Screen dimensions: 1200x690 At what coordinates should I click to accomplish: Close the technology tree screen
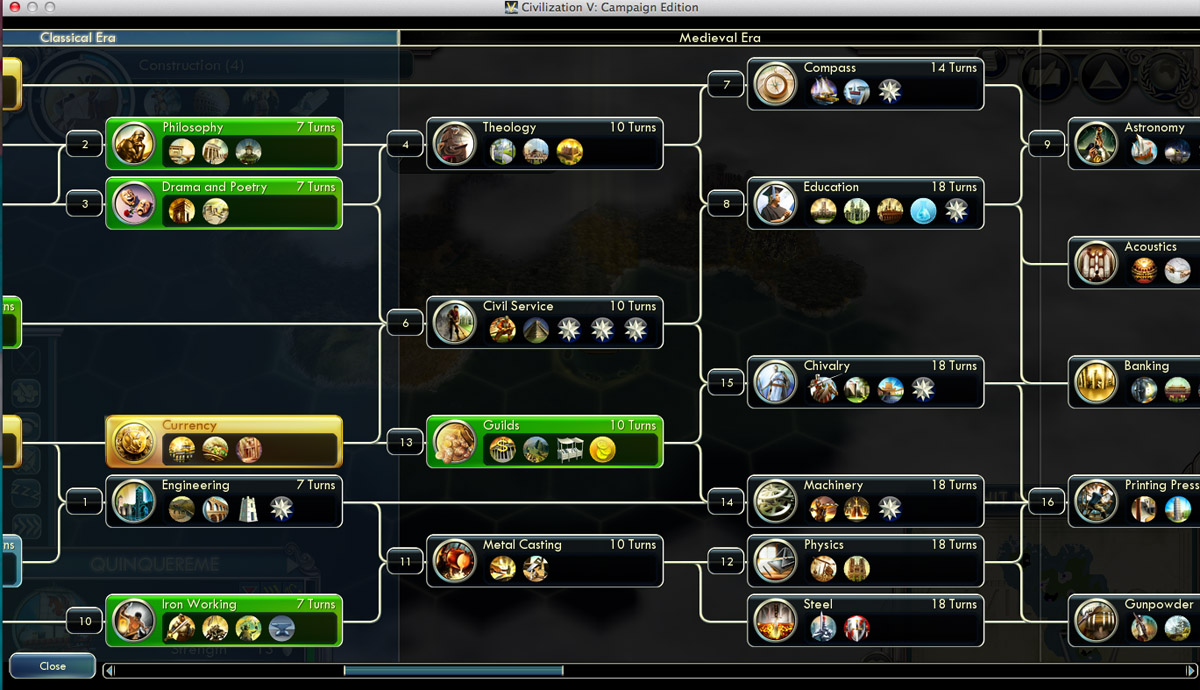point(52,666)
